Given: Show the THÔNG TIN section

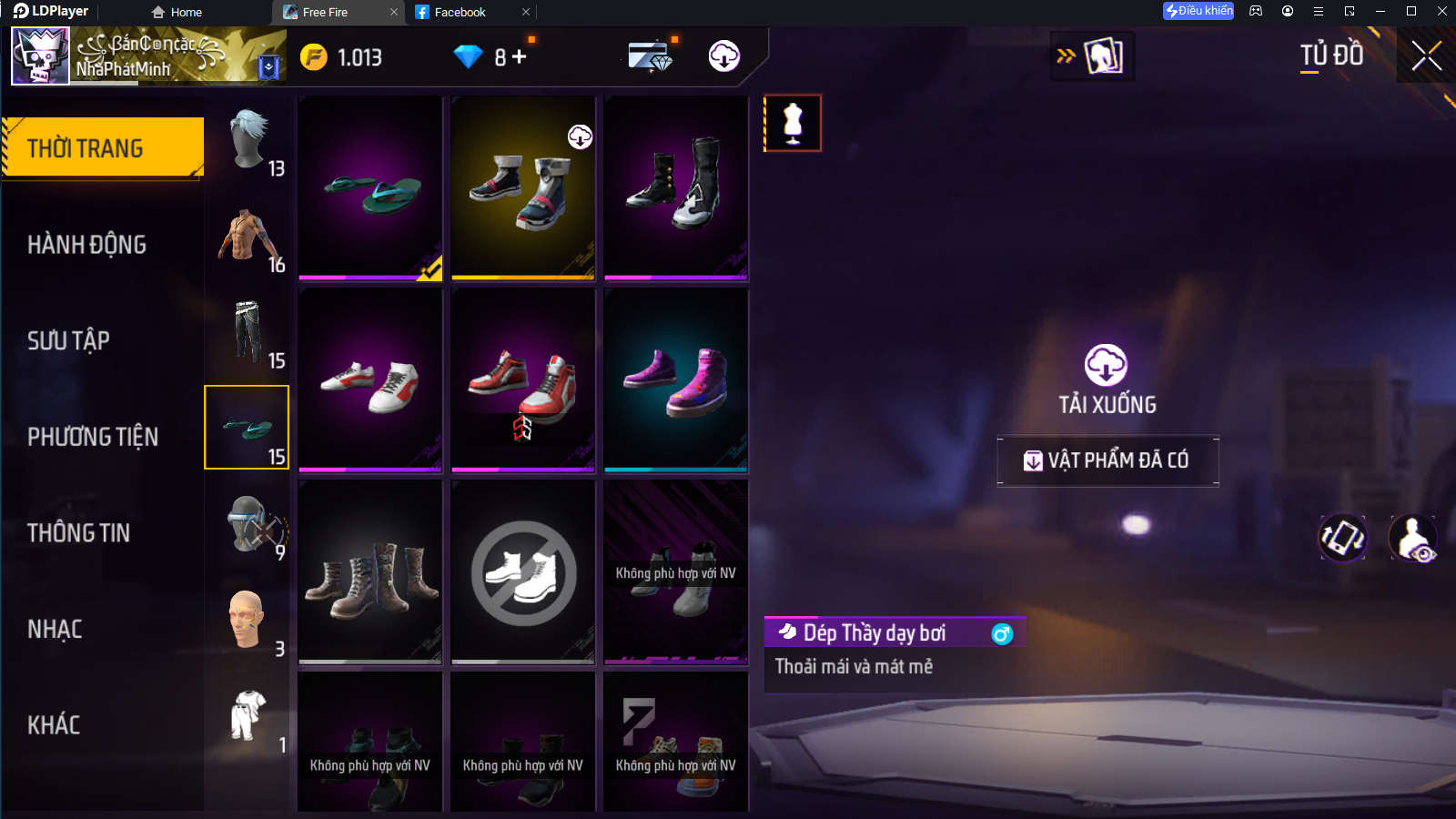Looking at the screenshot, I should coord(79,533).
